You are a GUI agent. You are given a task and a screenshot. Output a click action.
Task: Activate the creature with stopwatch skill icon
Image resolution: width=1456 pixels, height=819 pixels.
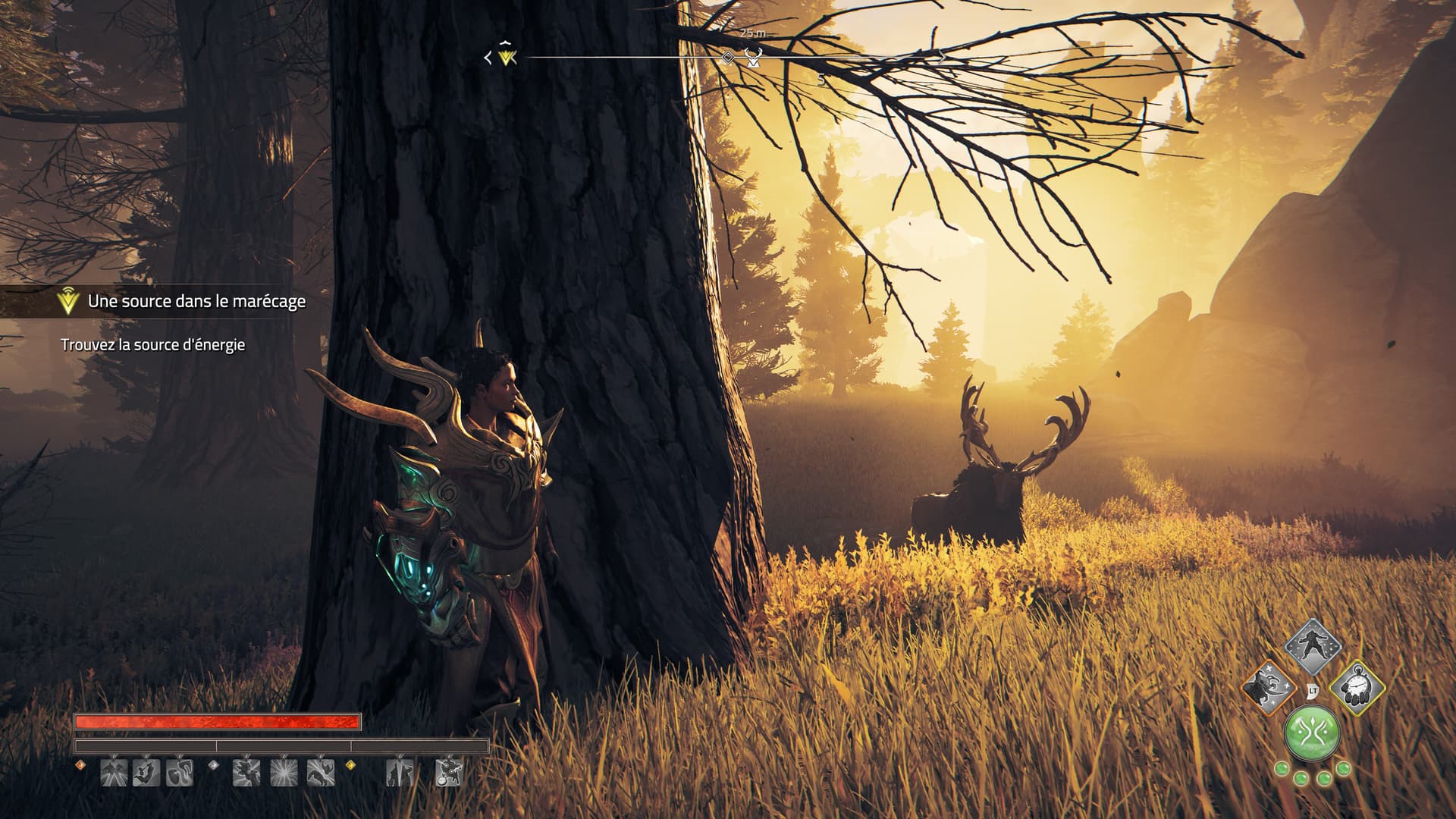[448, 773]
